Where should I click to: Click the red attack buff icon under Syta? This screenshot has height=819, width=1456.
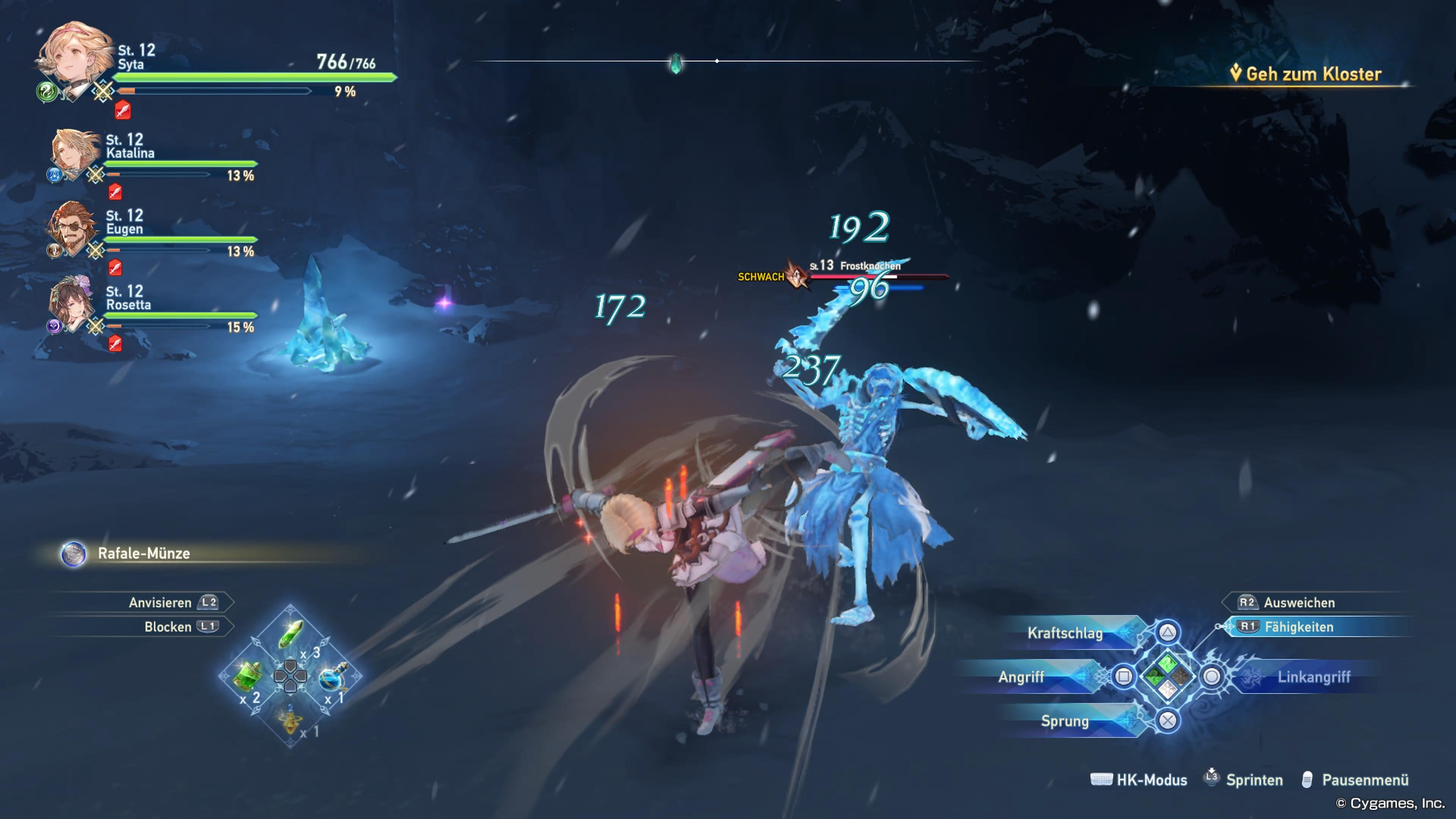[x=122, y=110]
